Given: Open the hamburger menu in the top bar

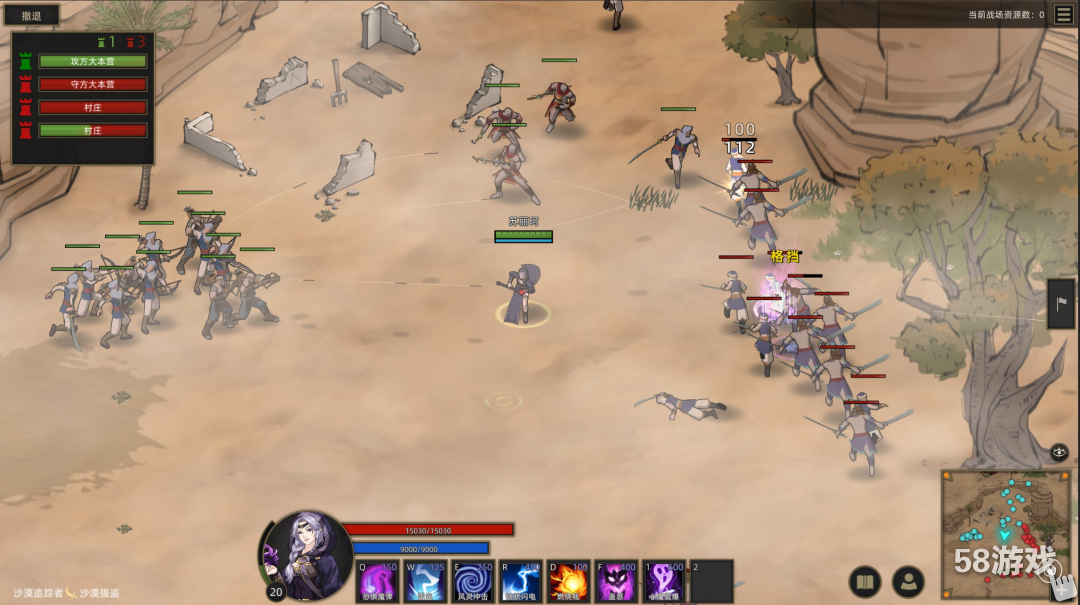Looking at the screenshot, I should tap(1064, 14).
